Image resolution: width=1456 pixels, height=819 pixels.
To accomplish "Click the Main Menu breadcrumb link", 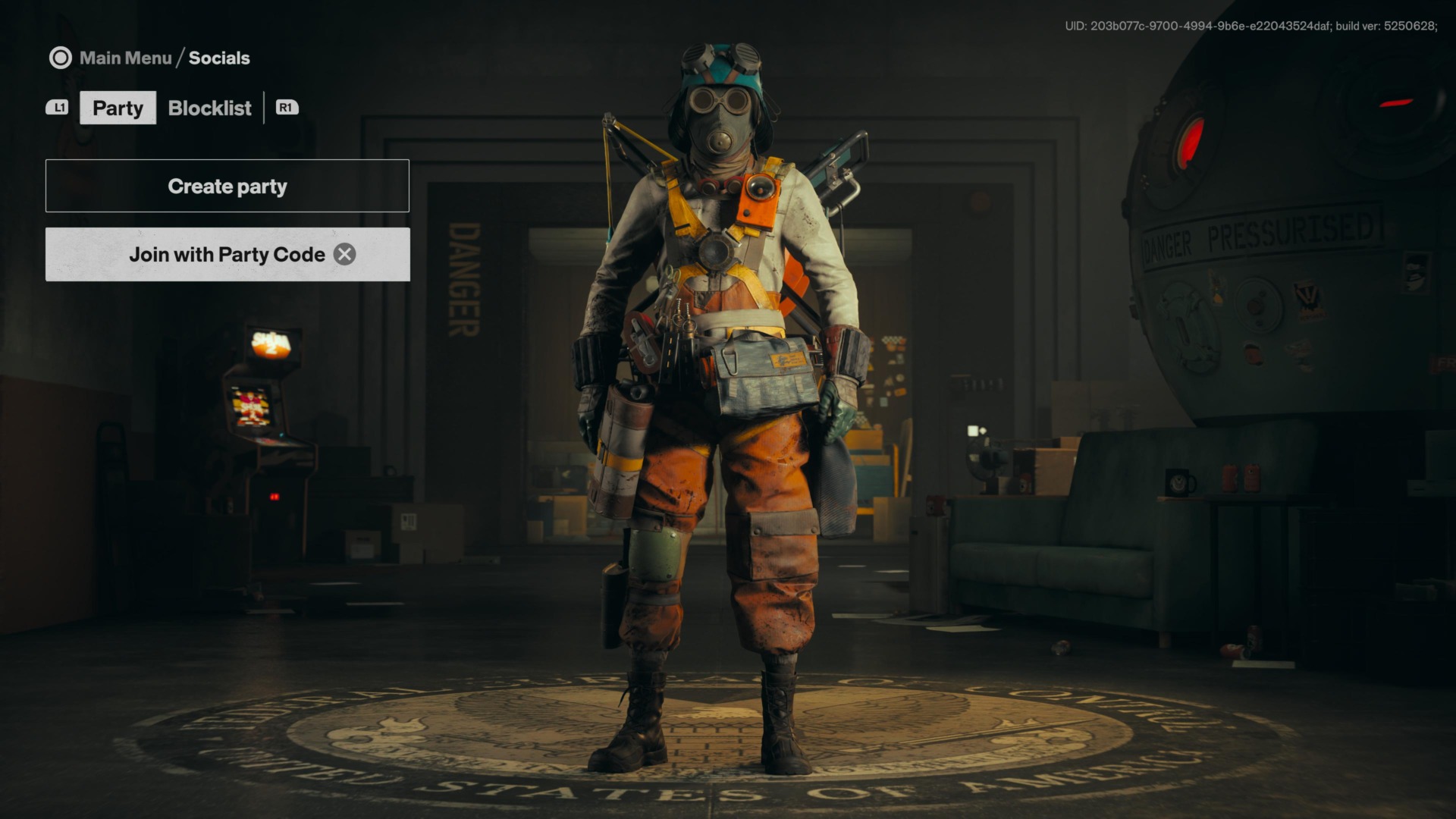I will (126, 57).
